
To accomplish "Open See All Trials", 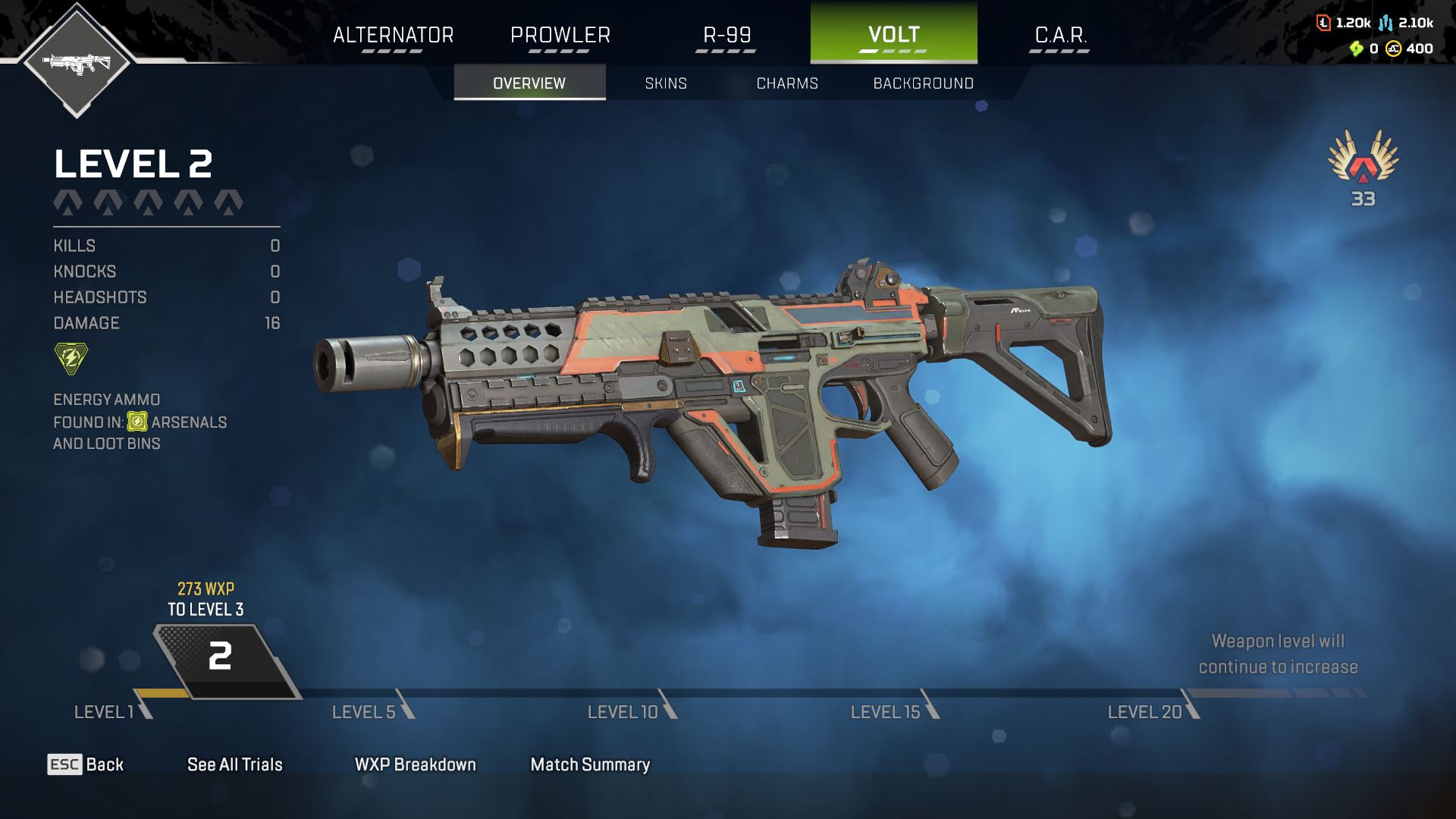I will 234,764.
